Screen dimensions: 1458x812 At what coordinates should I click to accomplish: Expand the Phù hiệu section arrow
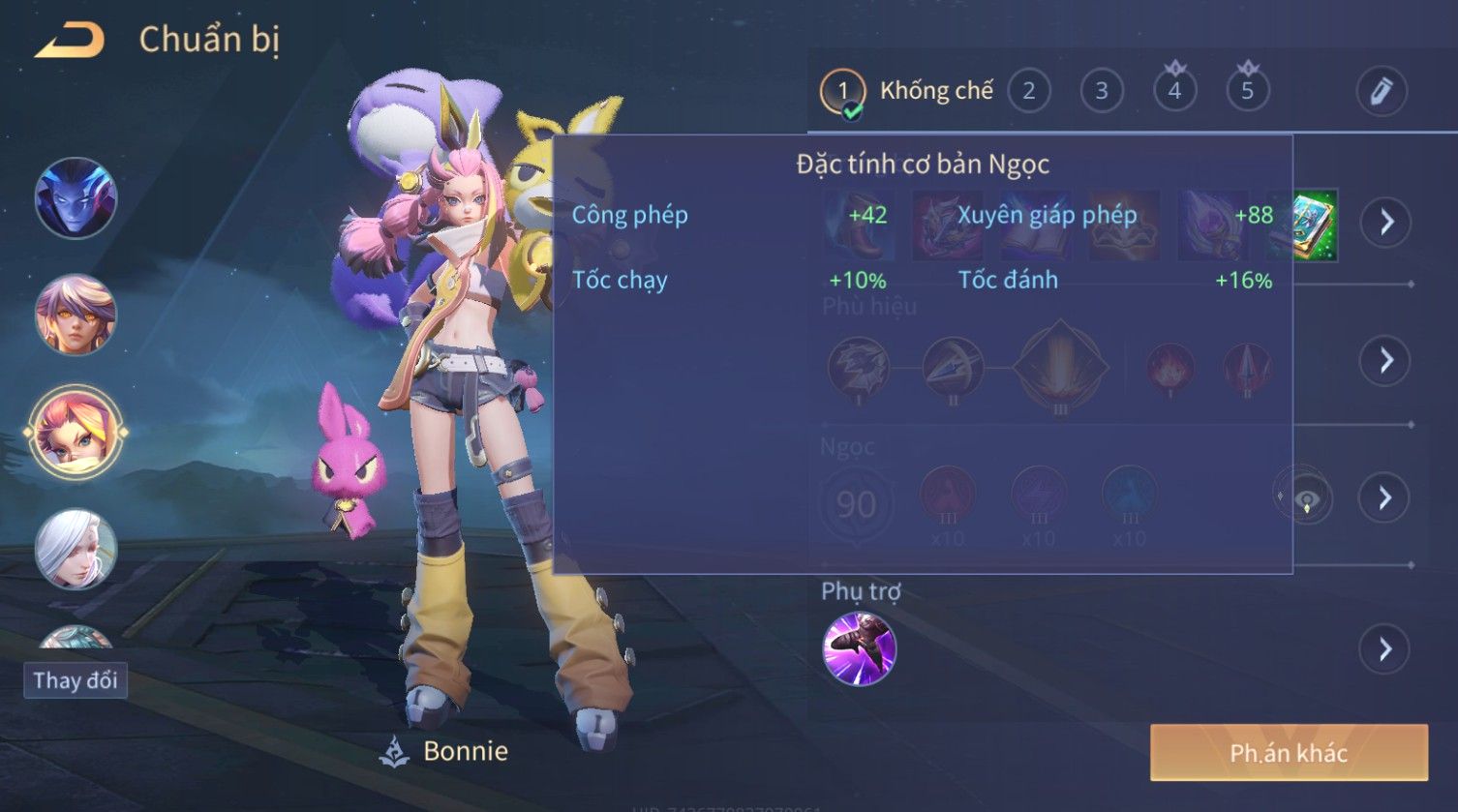click(x=1385, y=360)
